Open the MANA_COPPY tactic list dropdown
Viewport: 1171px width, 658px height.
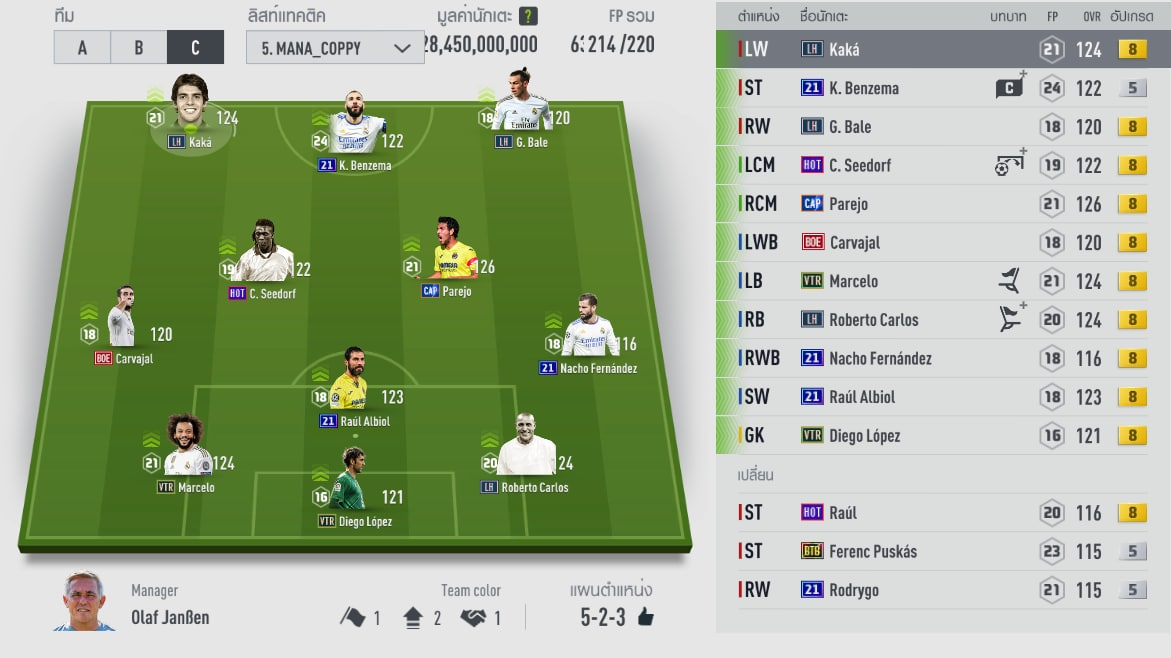coord(335,47)
